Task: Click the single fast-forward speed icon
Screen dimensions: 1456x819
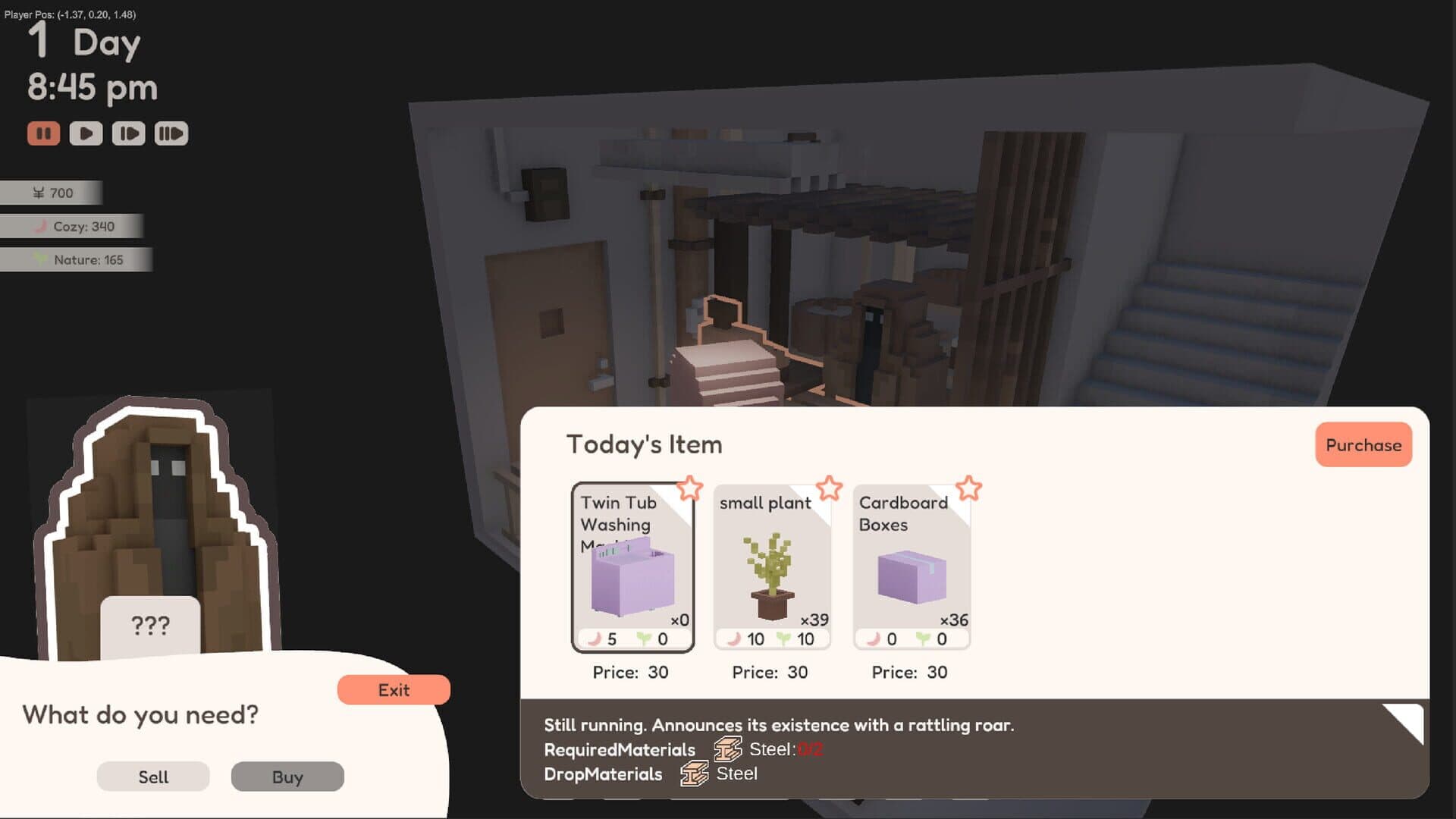Action: [x=128, y=133]
